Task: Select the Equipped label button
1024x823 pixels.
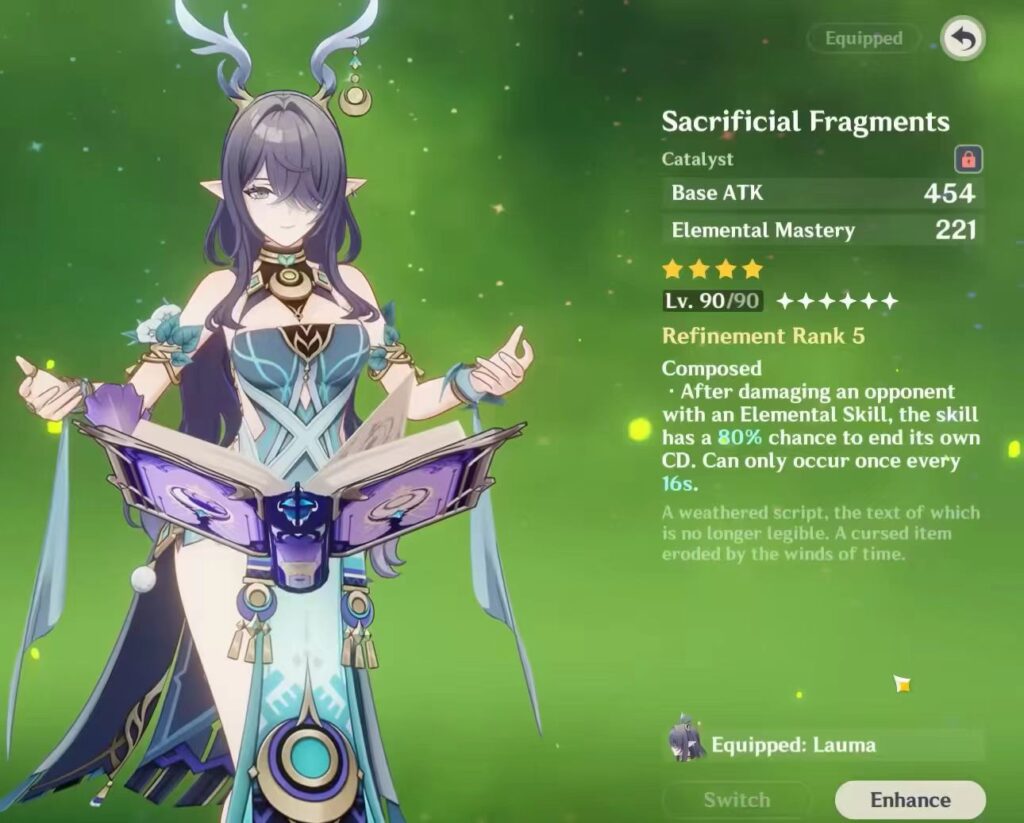Action: point(863,39)
